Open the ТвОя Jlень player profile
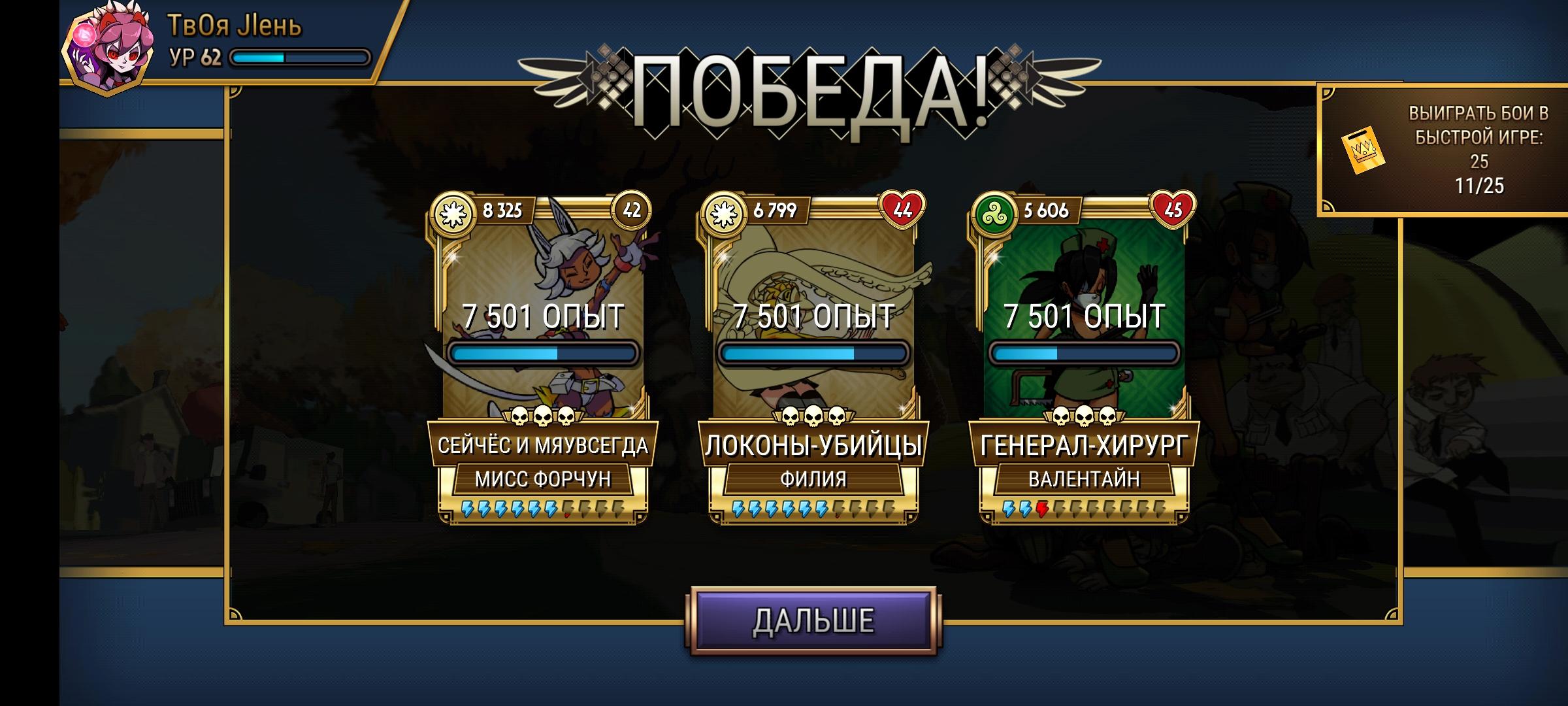 coord(163,39)
